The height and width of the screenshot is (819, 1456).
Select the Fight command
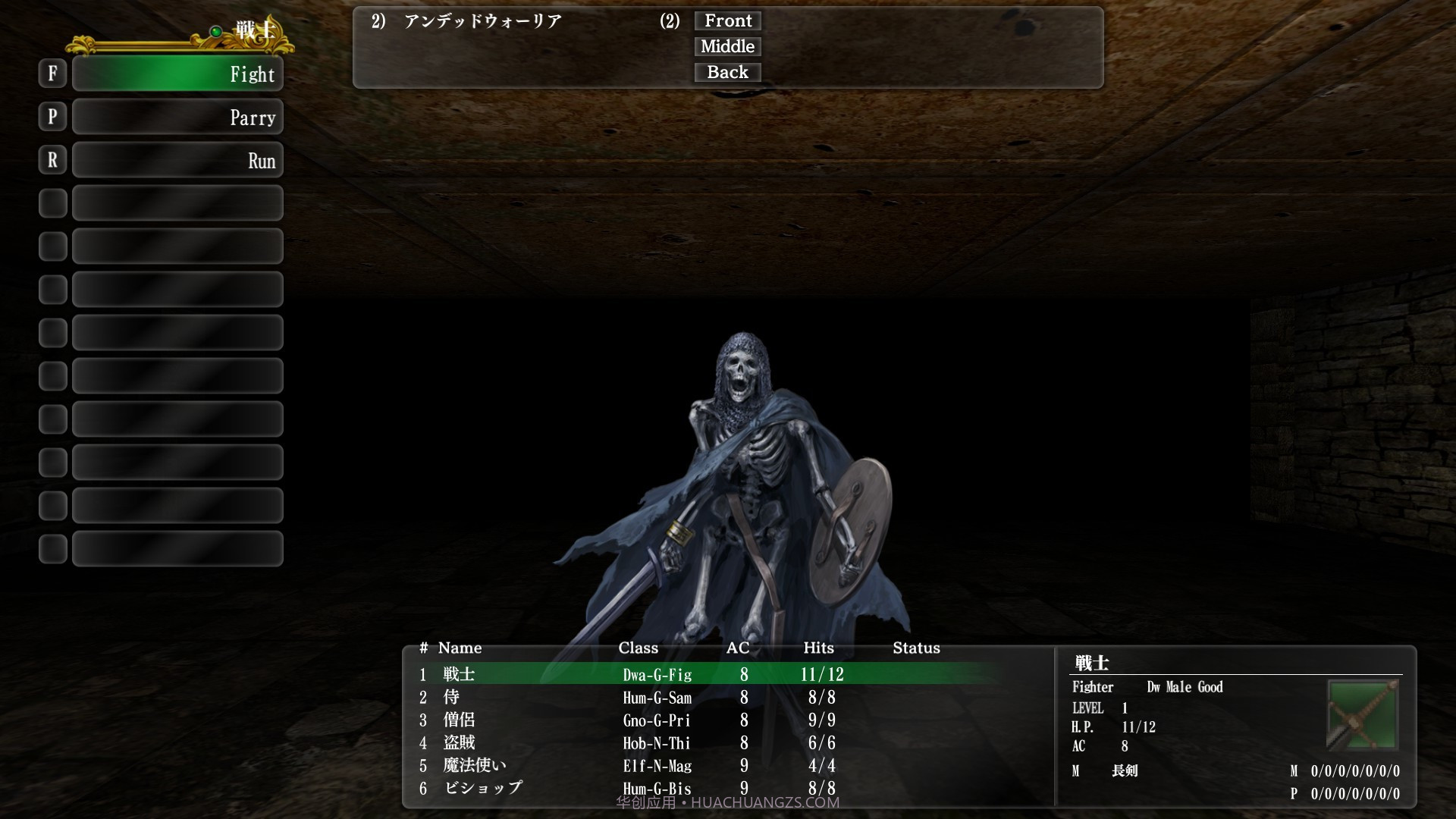click(177, 74)
